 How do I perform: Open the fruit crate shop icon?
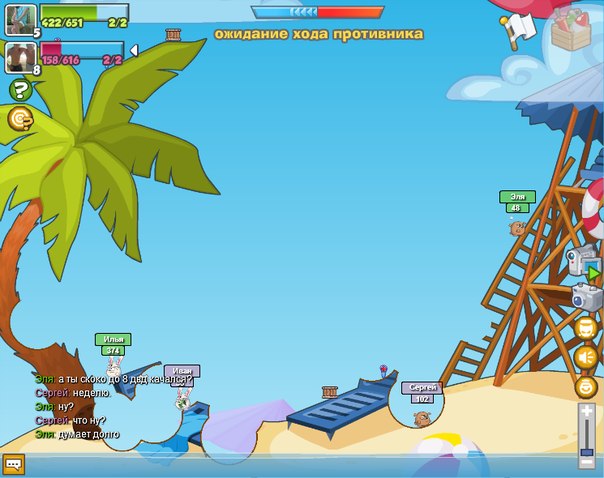[x=572, y=27]
